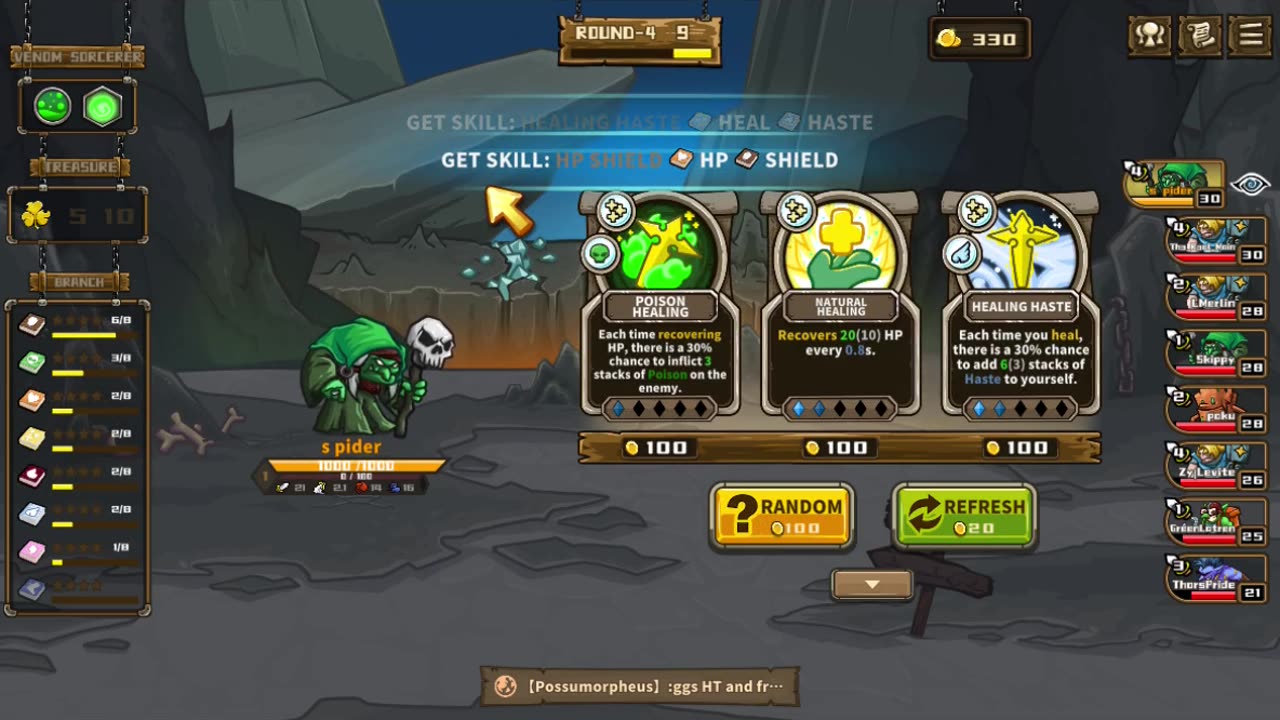Open the trophy rankings icon
Viewport: 1280px width, 720px height.
1150,36
